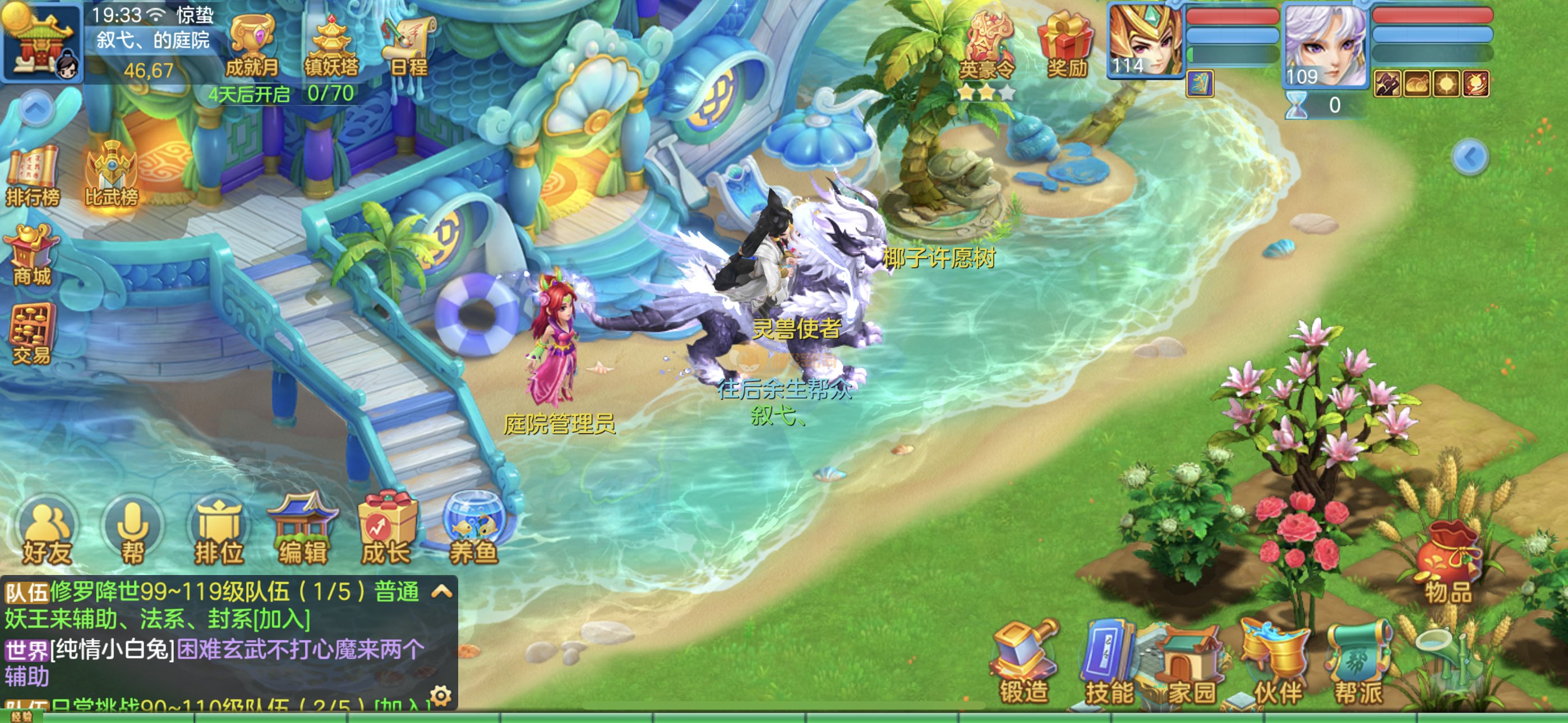The width and height of the screenshot is (1568, 723).
Task: Open chat settings gear icon
Action: coord(441,695)
